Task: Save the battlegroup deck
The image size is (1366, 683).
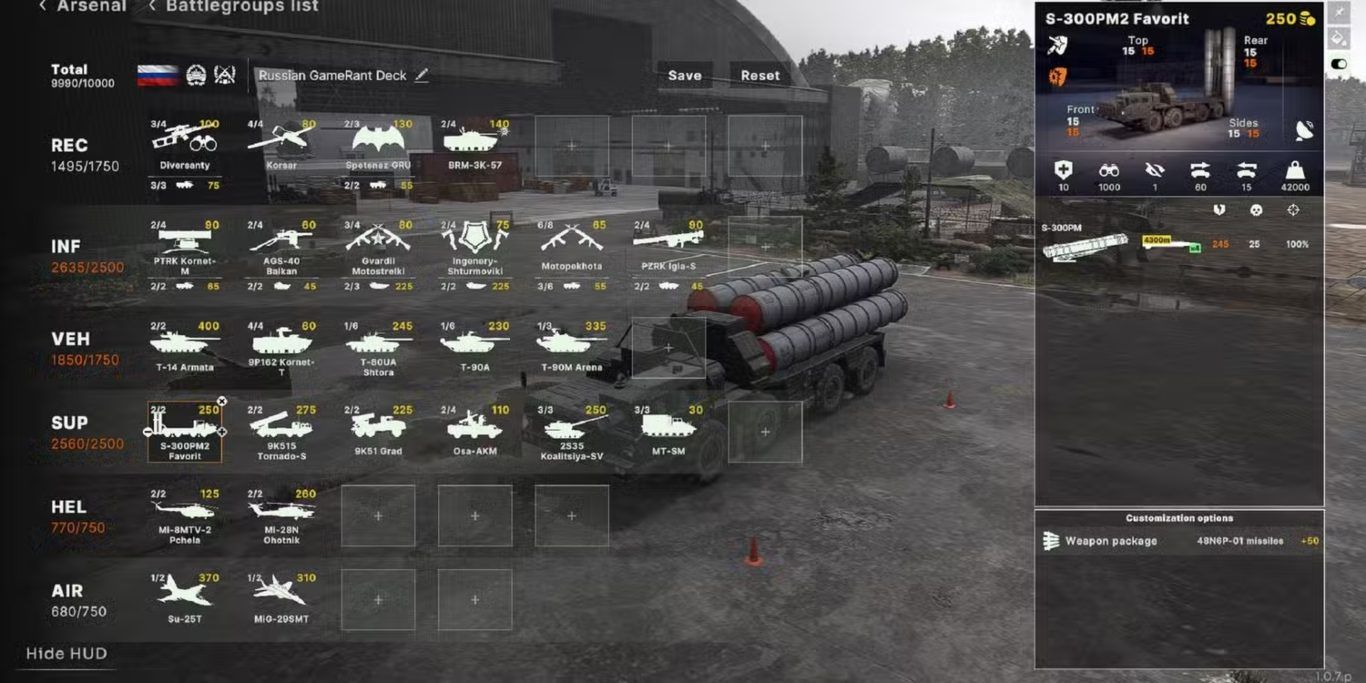Action: tap(684, 75)
